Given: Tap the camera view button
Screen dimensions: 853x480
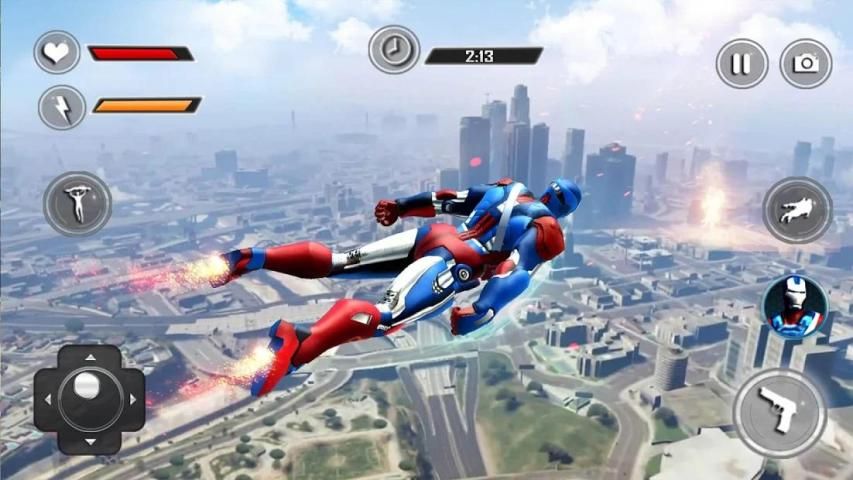Looking at the screenshot, I should click(x=805, y=64).
